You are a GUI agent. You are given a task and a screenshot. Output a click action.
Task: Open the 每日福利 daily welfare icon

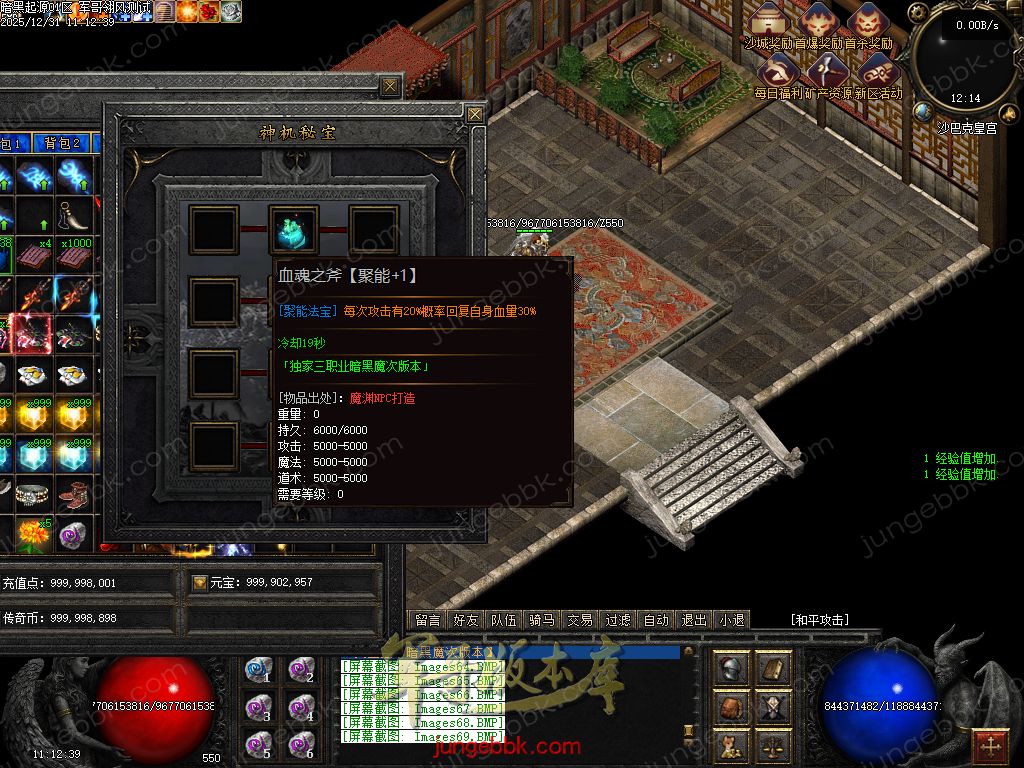tap(777, 72)
